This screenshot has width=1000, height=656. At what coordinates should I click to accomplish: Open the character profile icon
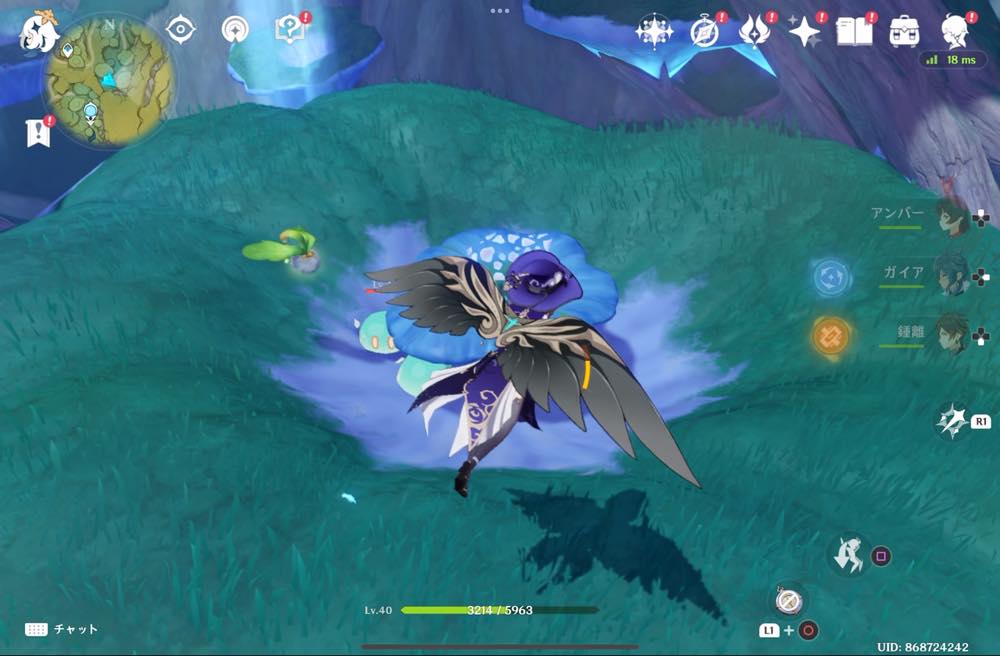coord(955,31)
